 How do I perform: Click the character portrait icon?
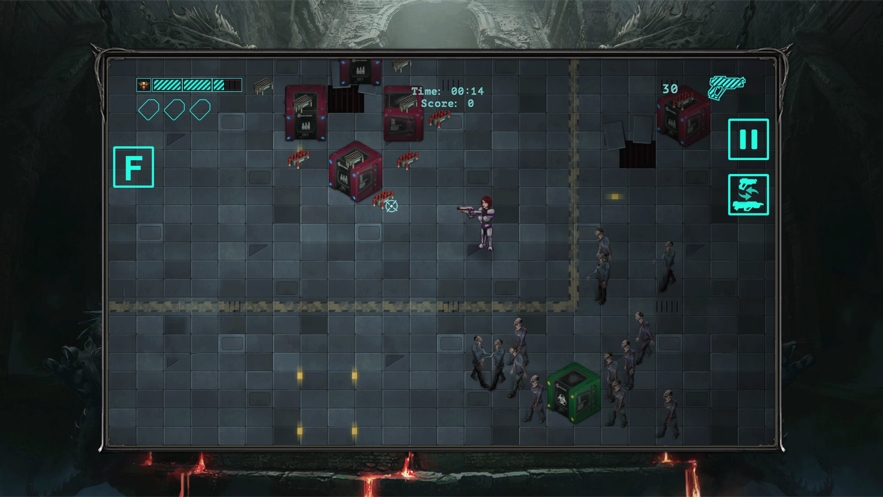(144, 85)
